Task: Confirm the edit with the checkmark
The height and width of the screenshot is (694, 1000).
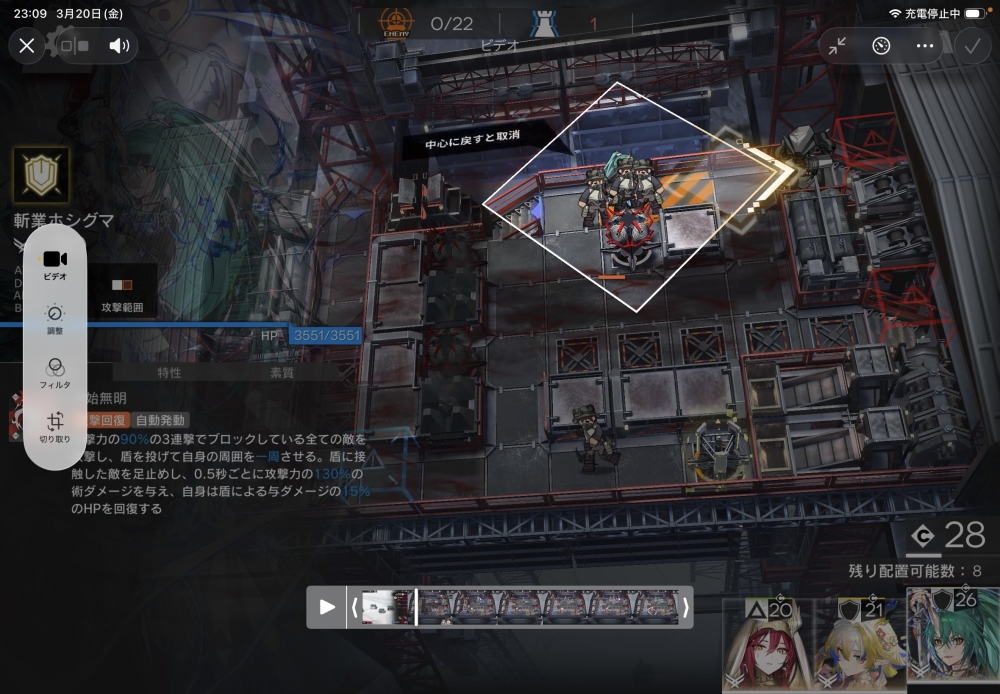Action: pos(971,45)
